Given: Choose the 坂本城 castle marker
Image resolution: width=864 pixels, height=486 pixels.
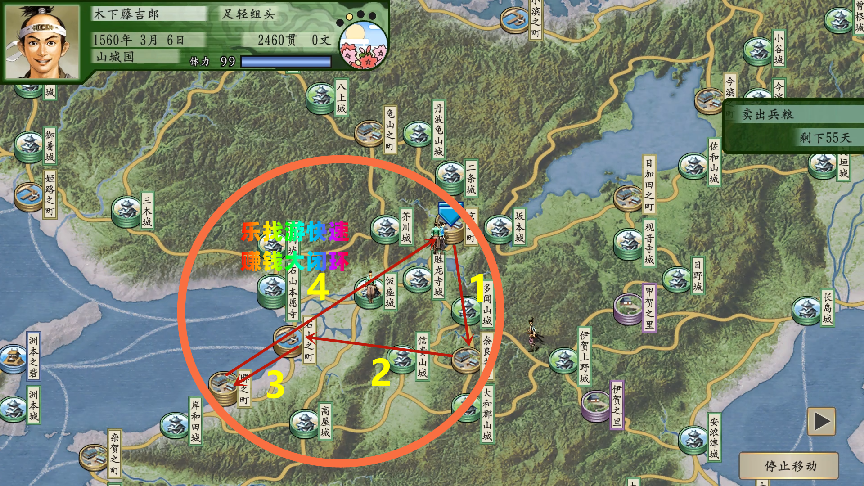Looking at the screenshot, I should click(x=498, y=225).
